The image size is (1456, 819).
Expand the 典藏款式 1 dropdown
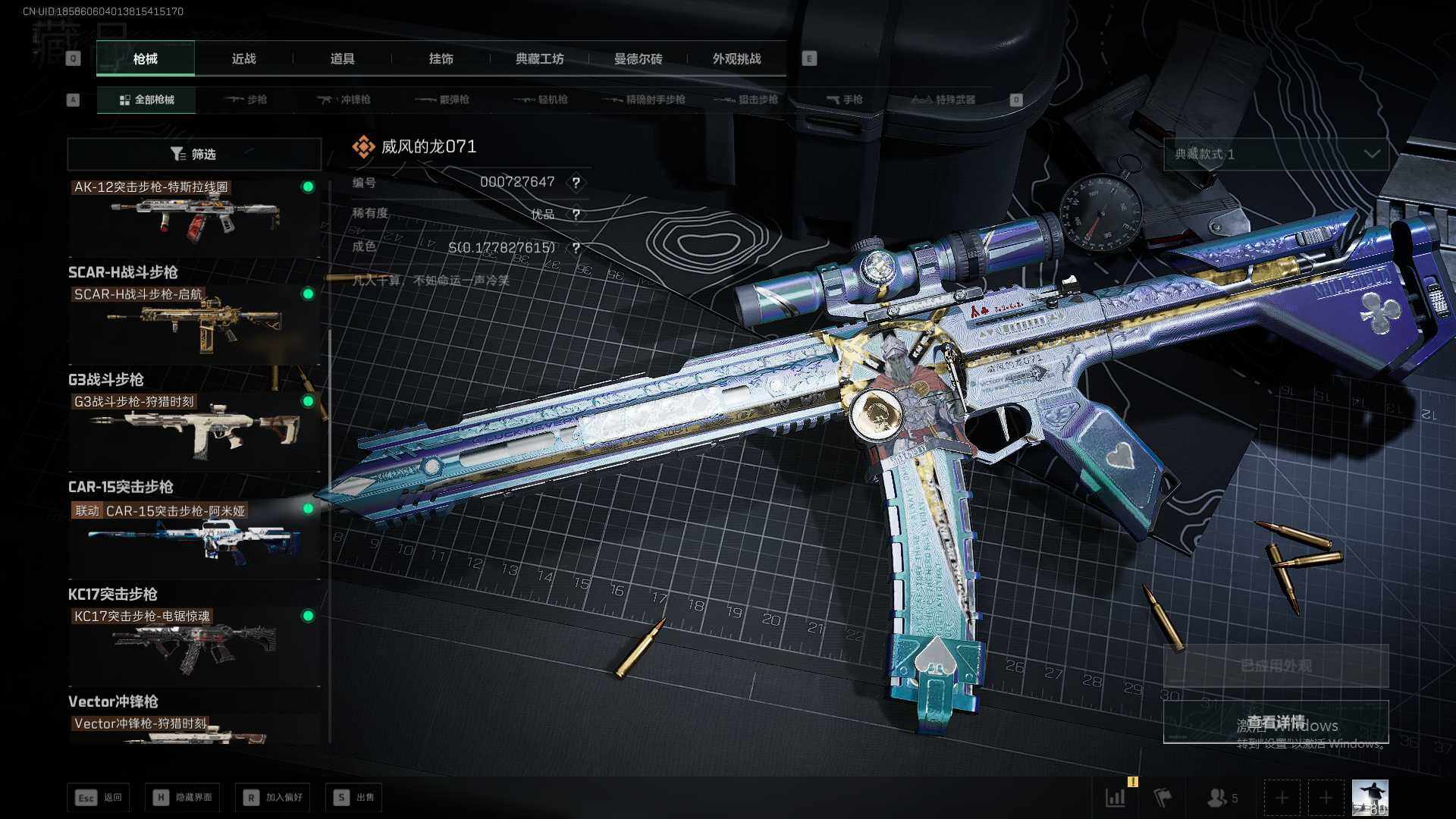1276,154
